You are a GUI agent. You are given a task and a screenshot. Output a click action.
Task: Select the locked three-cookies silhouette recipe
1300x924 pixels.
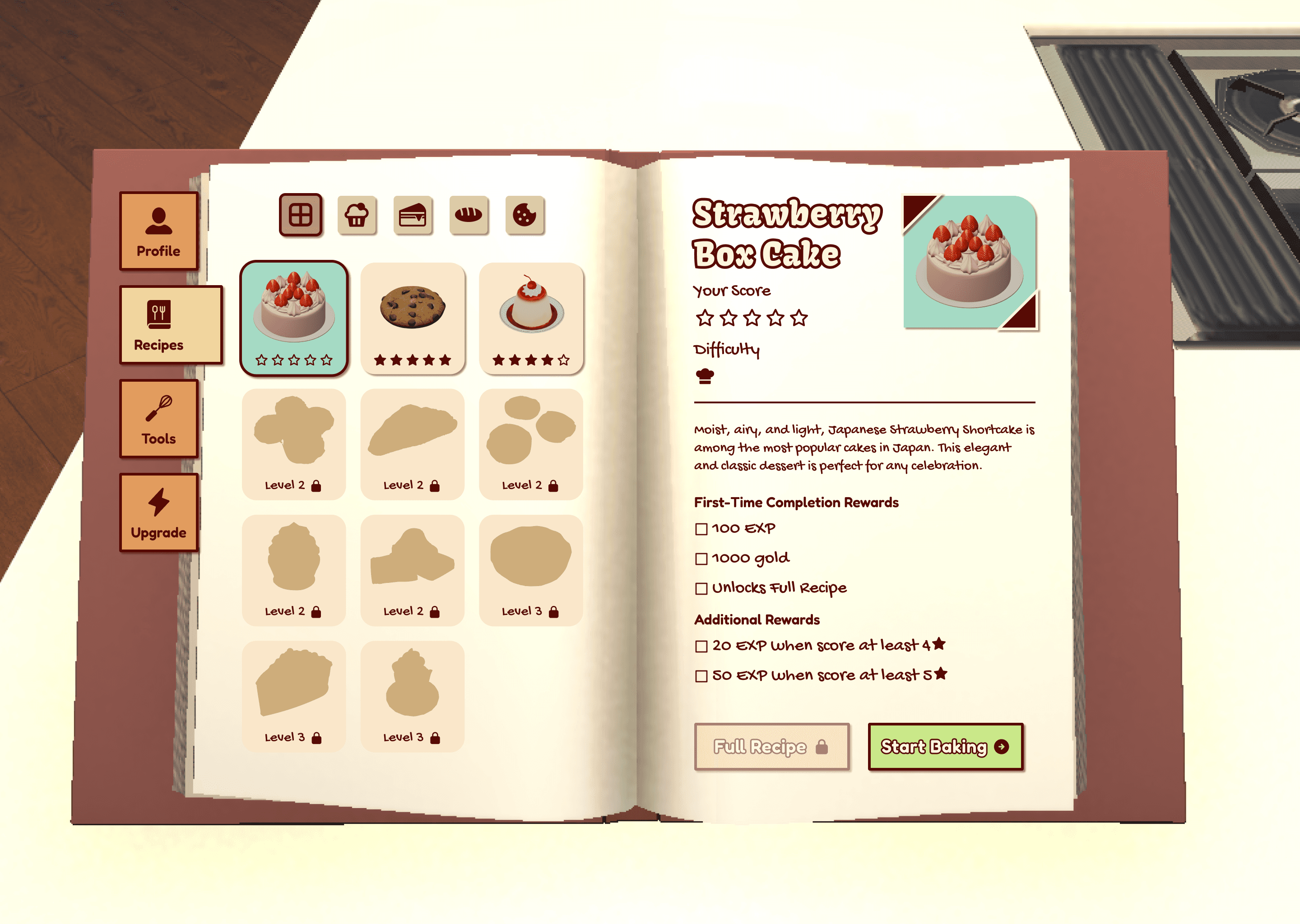[x=531, y=444]
